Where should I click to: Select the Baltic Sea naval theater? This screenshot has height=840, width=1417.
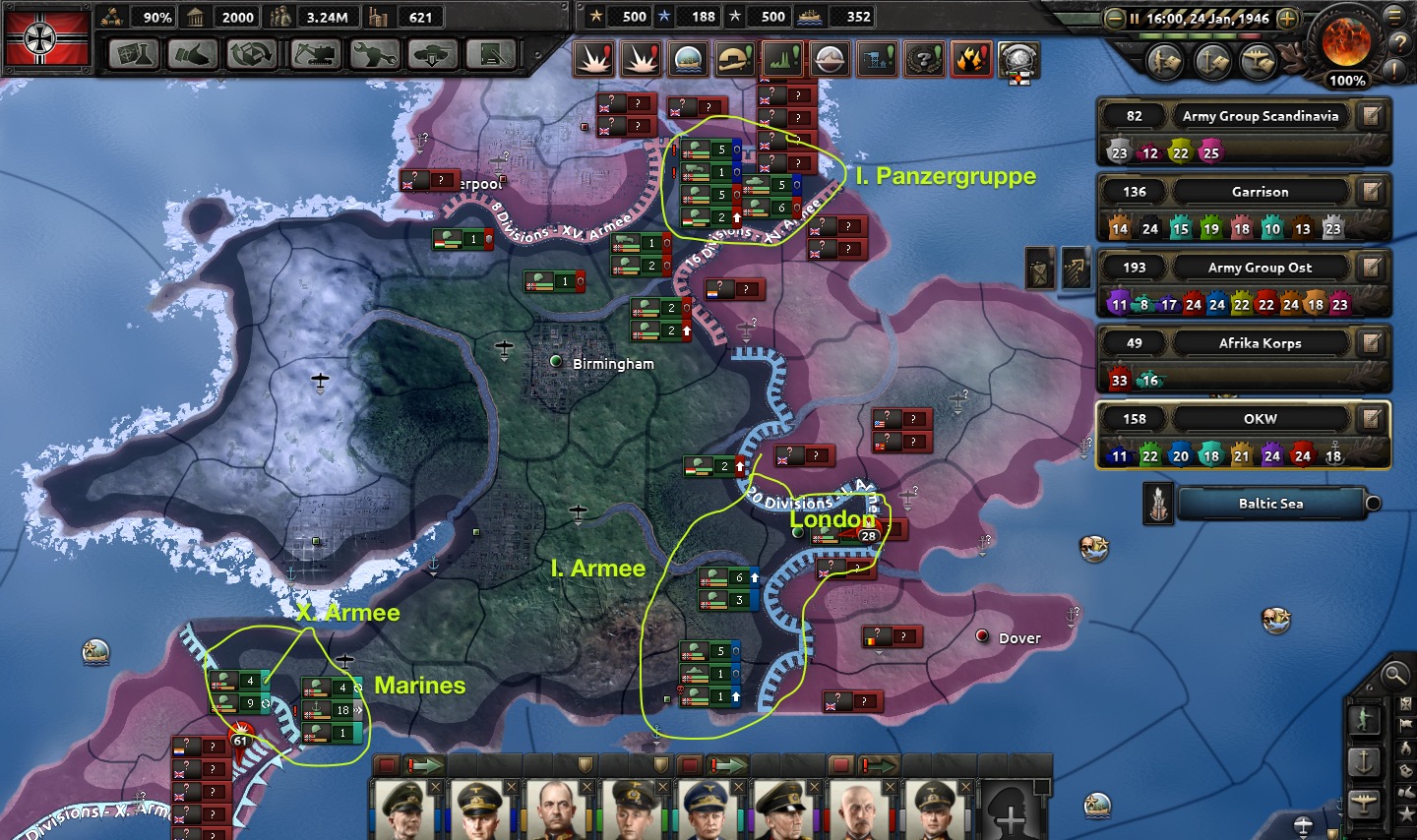pyautogui.click(x=1270, y=504)
